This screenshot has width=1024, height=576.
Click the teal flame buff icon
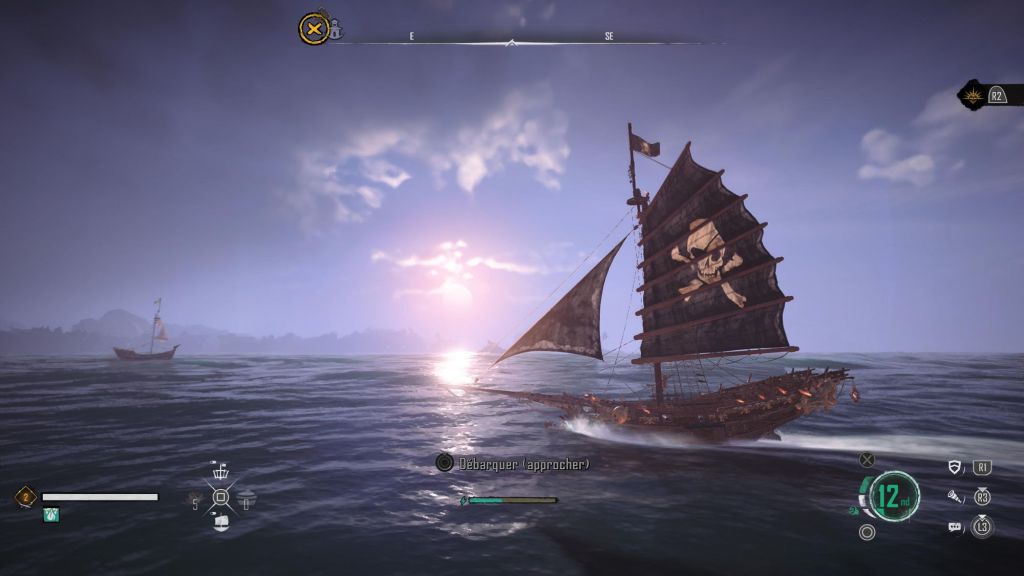coord(51,514)
